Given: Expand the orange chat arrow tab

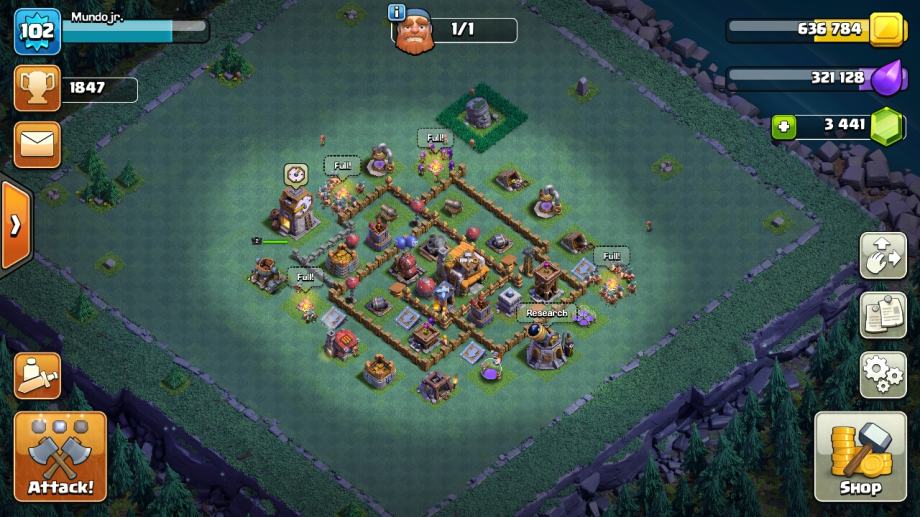Looking at the screenshot, I should [x=15, y=225].
